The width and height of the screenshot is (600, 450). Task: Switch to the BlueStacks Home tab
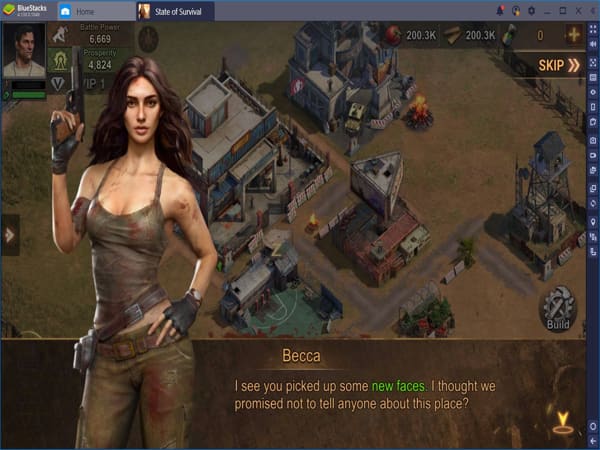91,11
